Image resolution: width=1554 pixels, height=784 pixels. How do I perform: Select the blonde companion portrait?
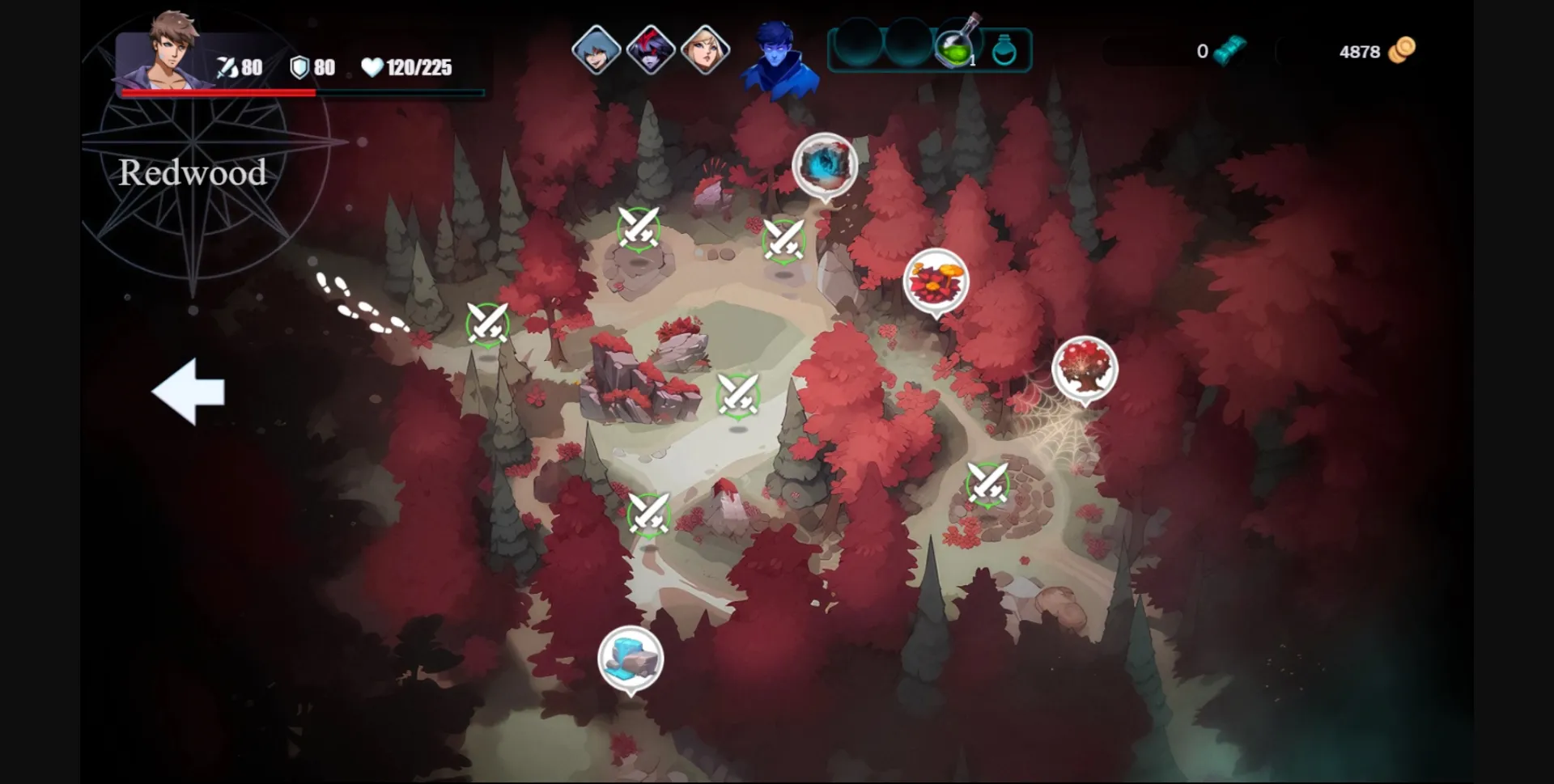tap(706, 49)
